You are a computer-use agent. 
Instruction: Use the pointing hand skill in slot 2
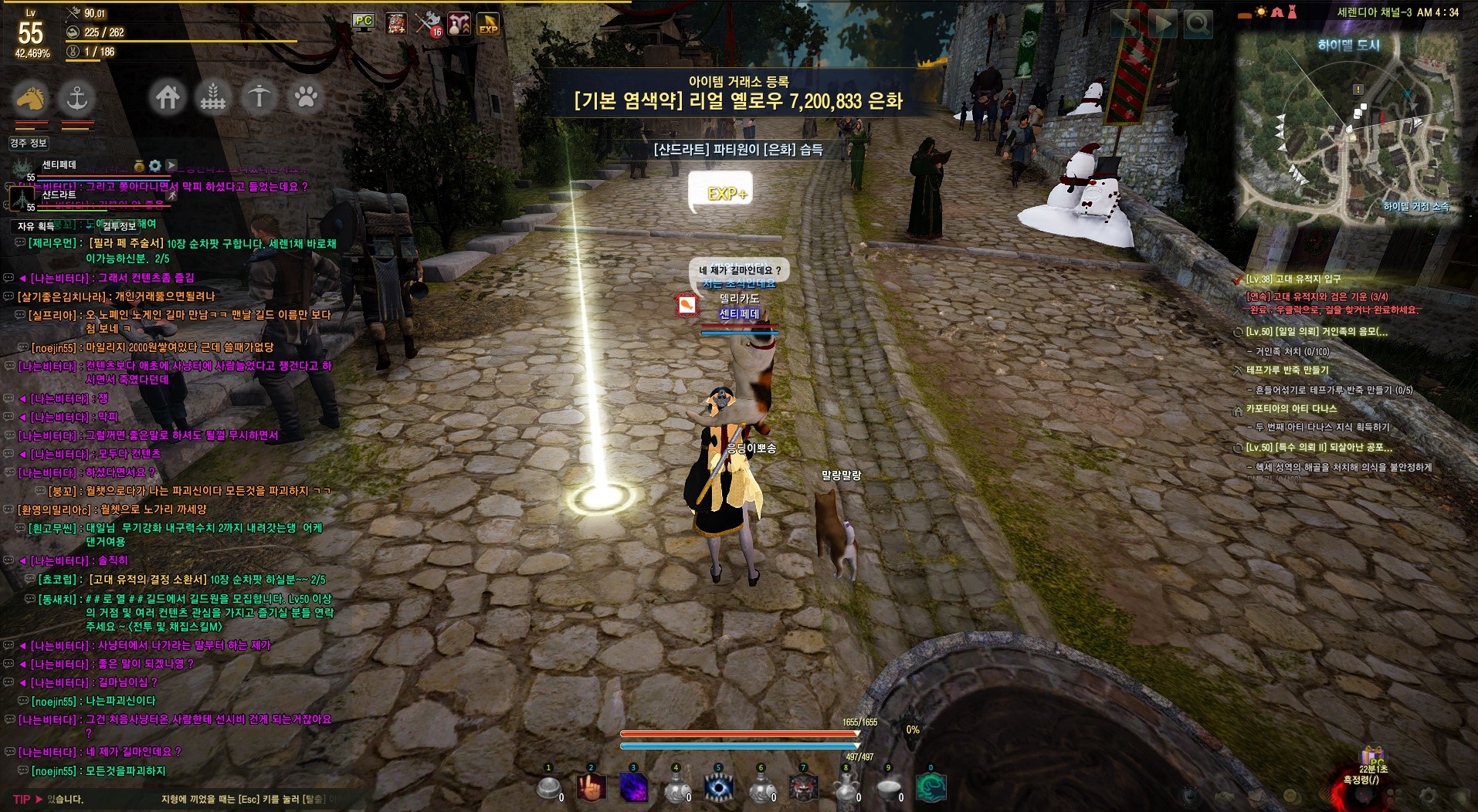pyautogui.click(x=591, y=788)
